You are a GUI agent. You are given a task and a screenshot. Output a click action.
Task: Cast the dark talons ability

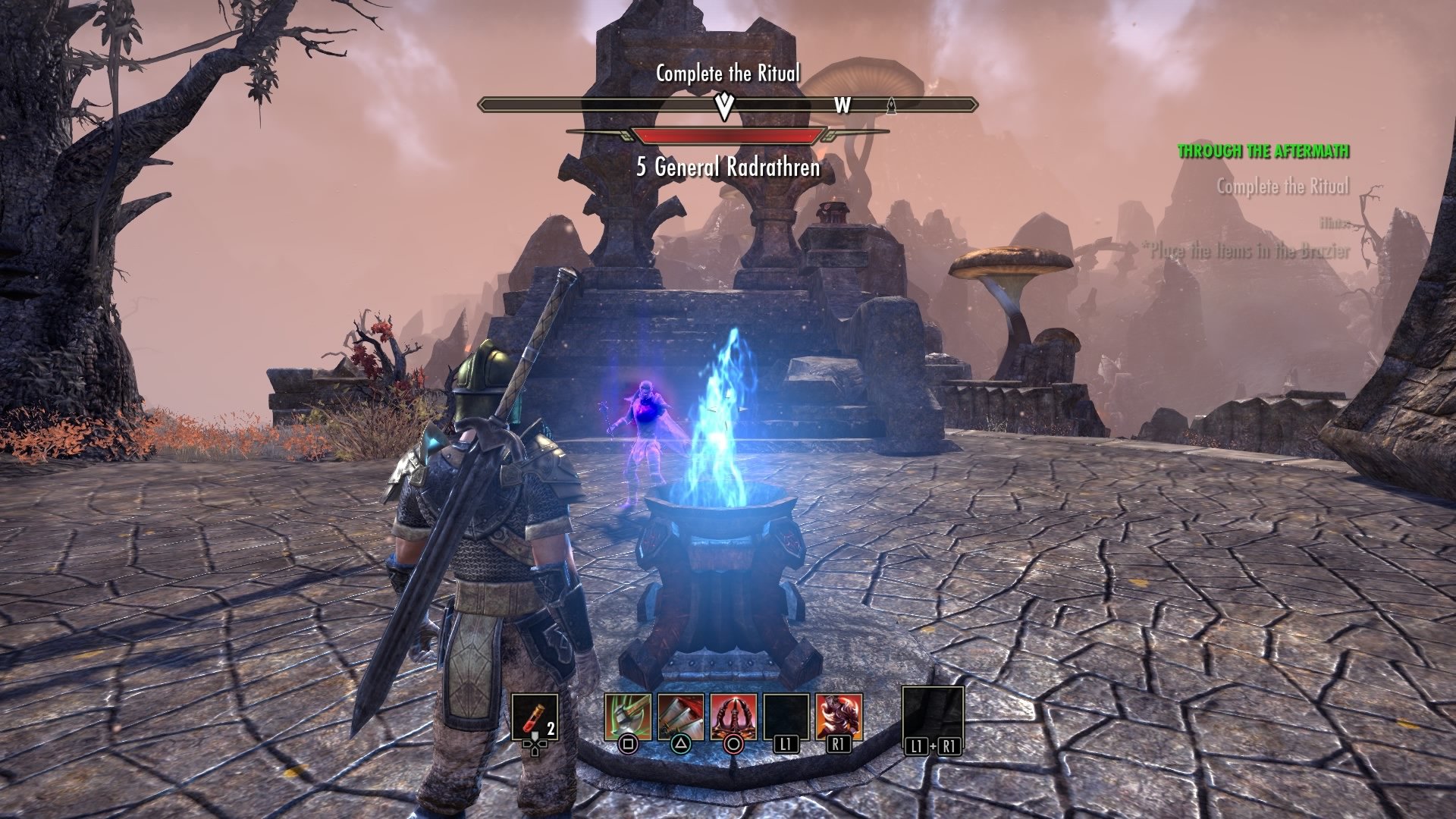click(x=733, y=717)
